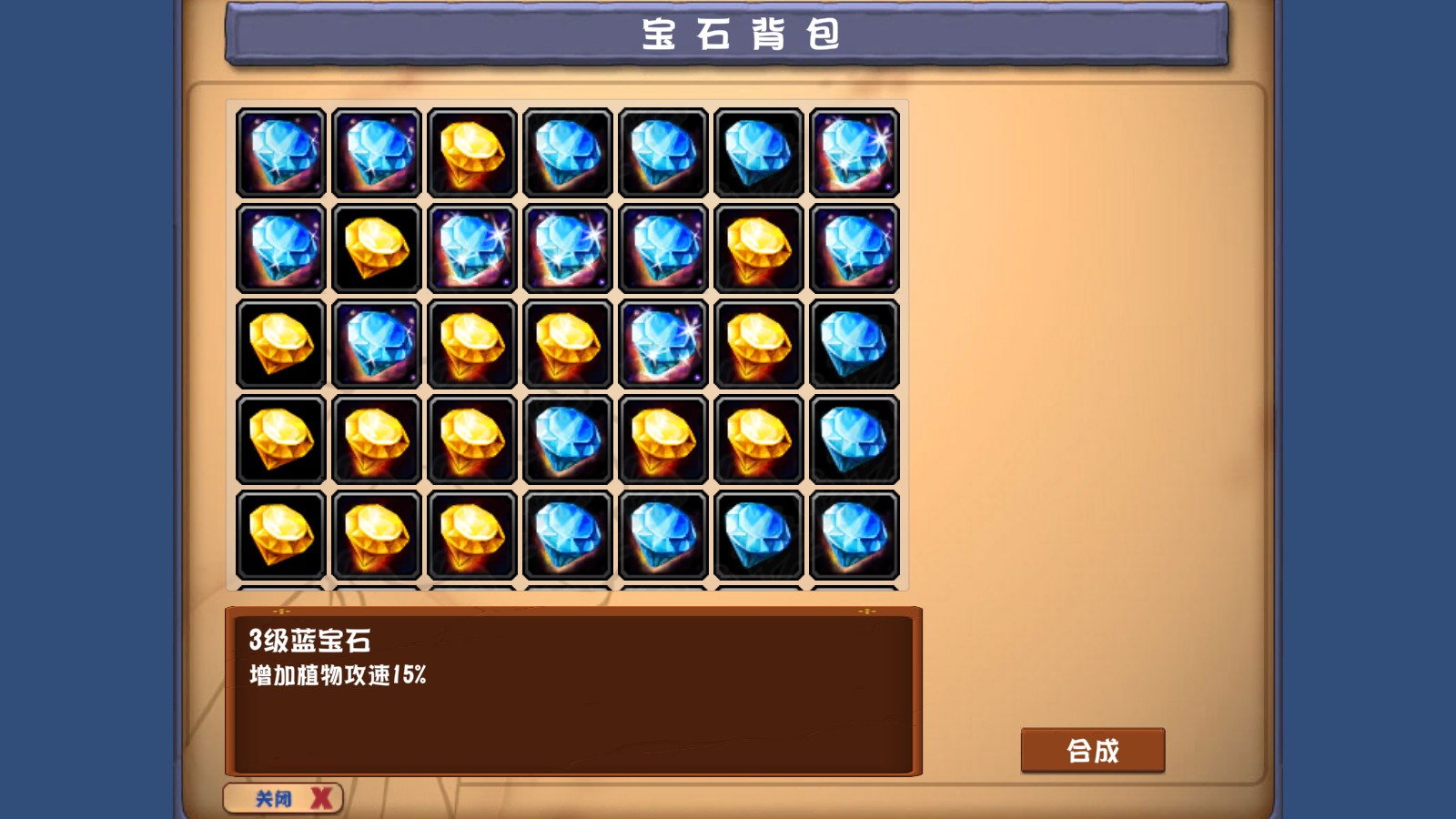Select the sparkling blue sapphire in the second row
Viewport: 1456px width, 819px height.
[x=471, y=248]
